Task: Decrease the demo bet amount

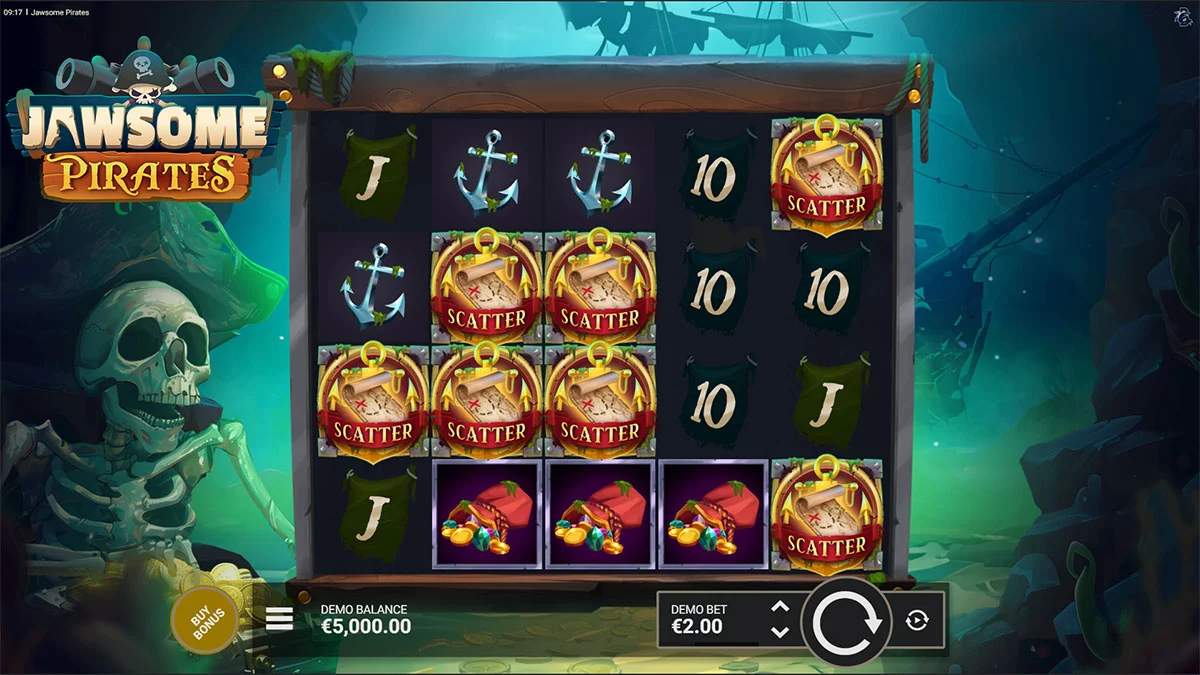Action: point(781,632)
